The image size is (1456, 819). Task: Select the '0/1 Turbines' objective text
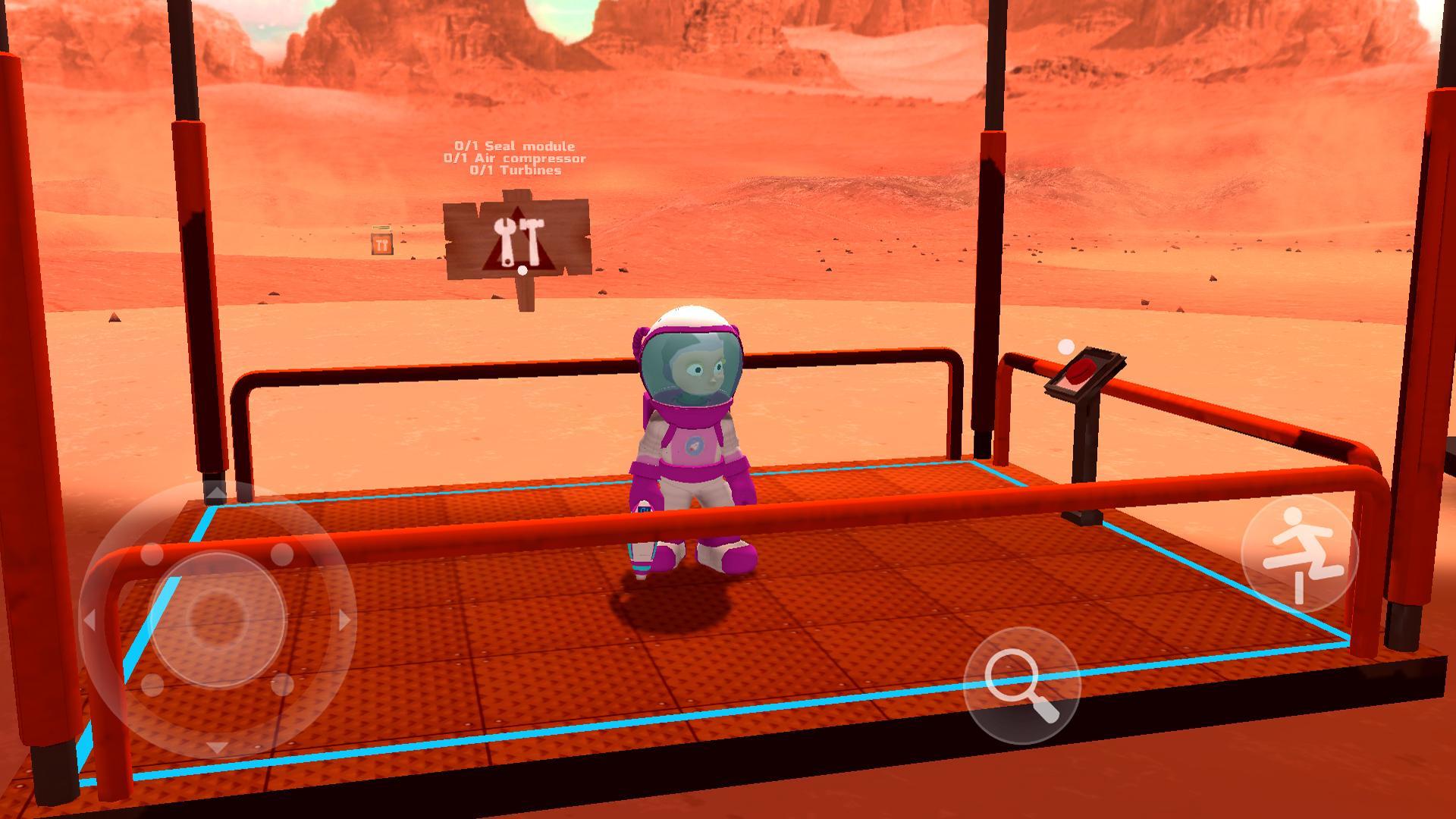coord(514,172)
